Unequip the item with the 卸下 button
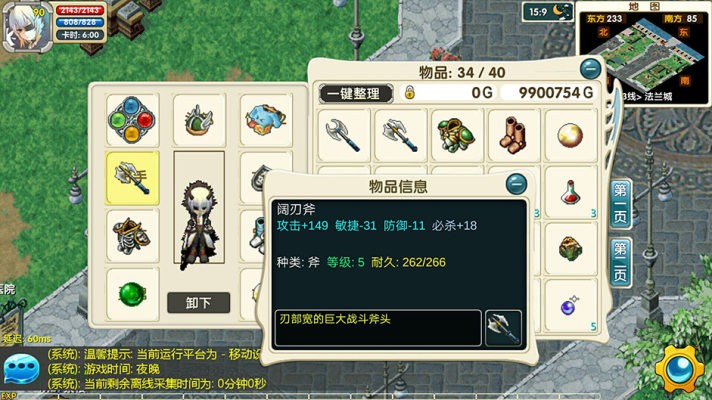The width and height of the screenshot is (712, 400). click(199, 302)
